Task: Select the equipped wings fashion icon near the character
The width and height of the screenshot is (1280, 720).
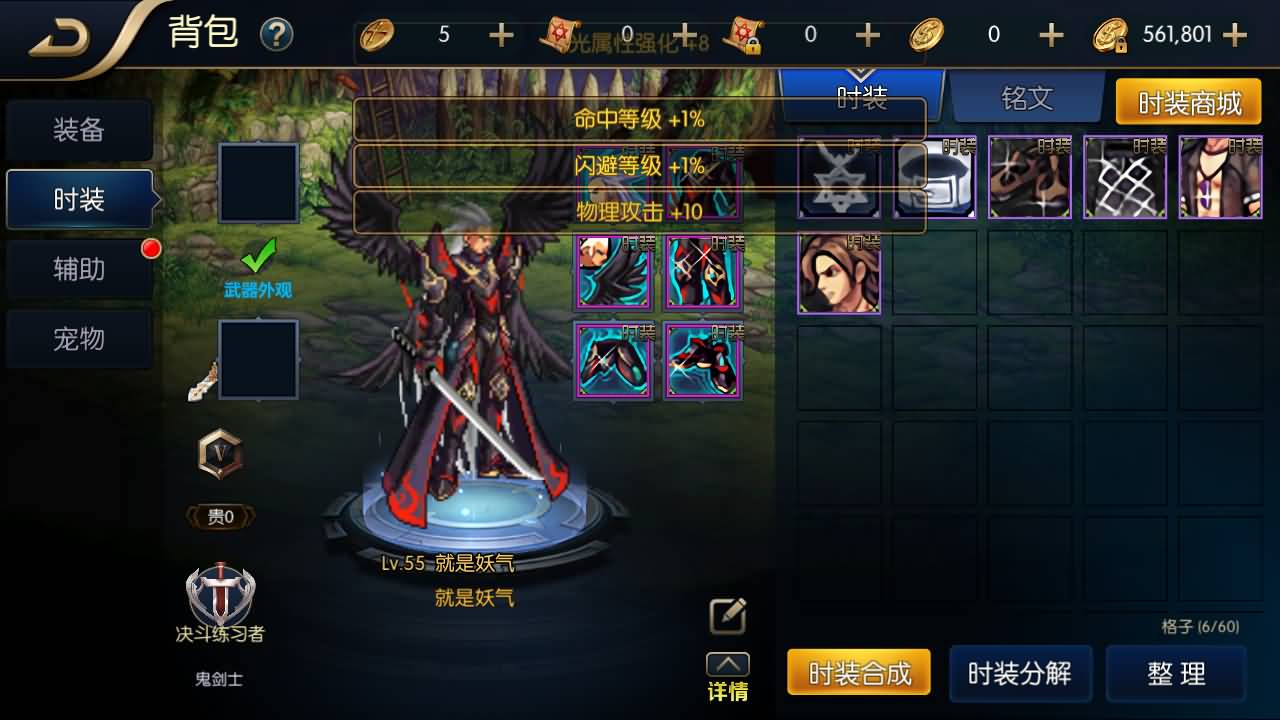Action: (613, 270)
